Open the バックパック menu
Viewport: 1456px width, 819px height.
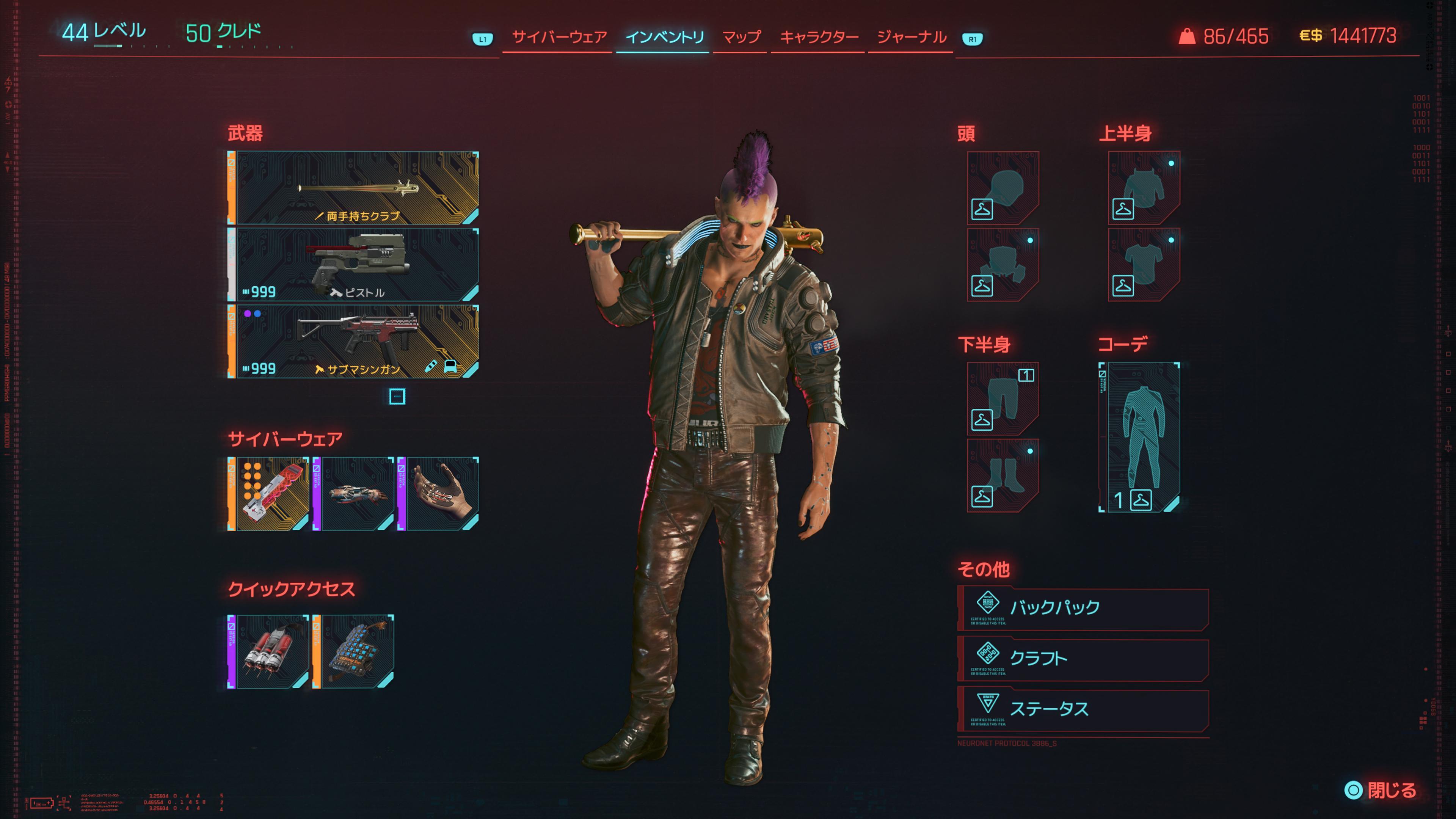[1083, 608]
